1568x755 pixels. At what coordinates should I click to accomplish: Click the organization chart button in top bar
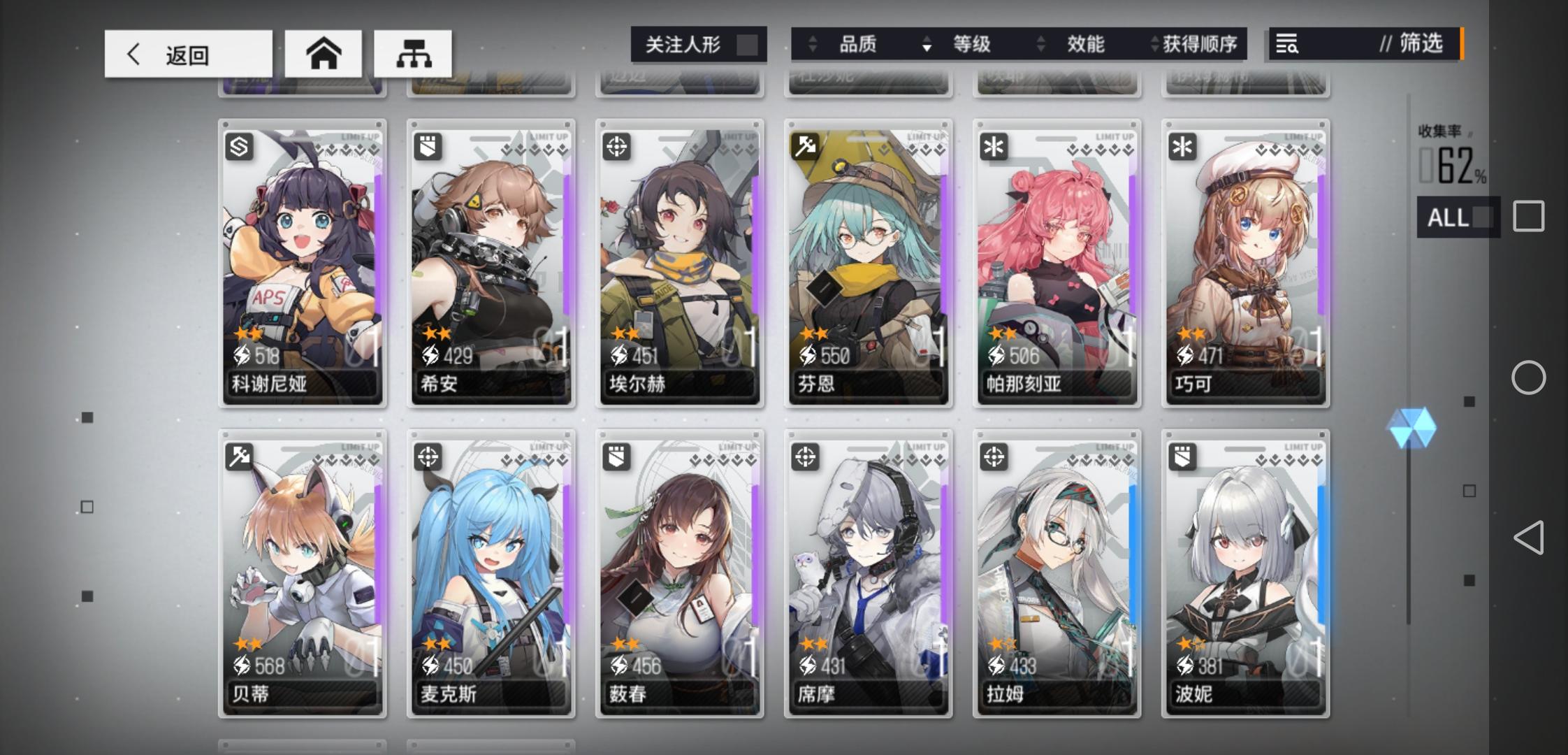pyautogui.click(x=415, y=52)
